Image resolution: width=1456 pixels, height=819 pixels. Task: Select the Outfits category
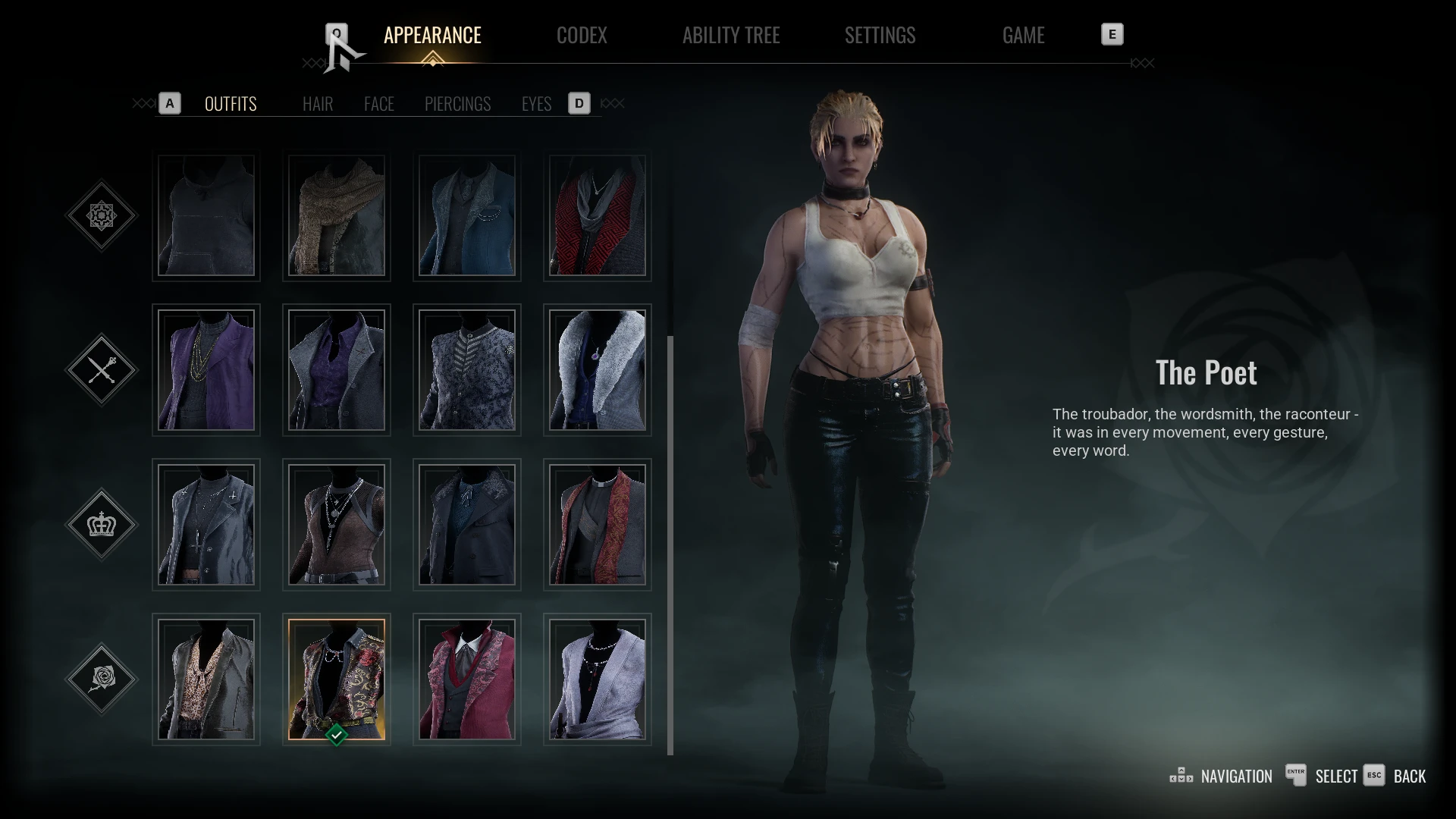click(x=231, y=104)
